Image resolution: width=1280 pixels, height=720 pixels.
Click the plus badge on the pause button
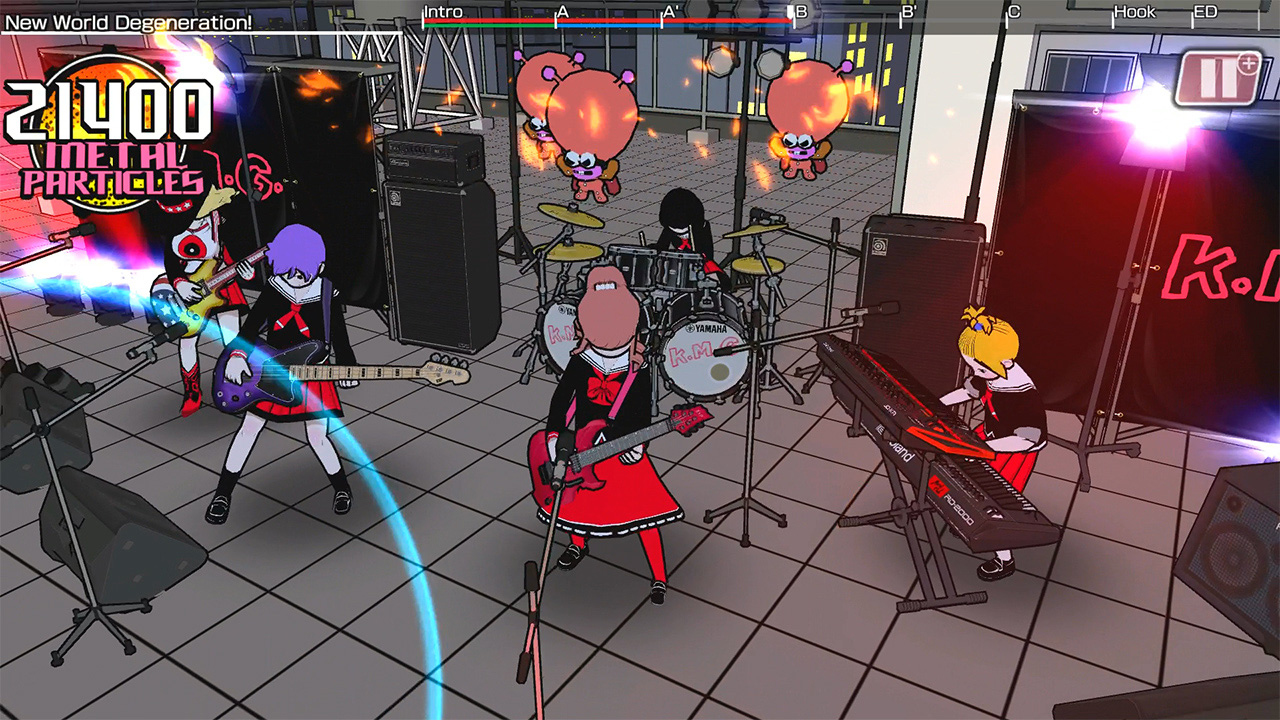(x=1248, y=64)
